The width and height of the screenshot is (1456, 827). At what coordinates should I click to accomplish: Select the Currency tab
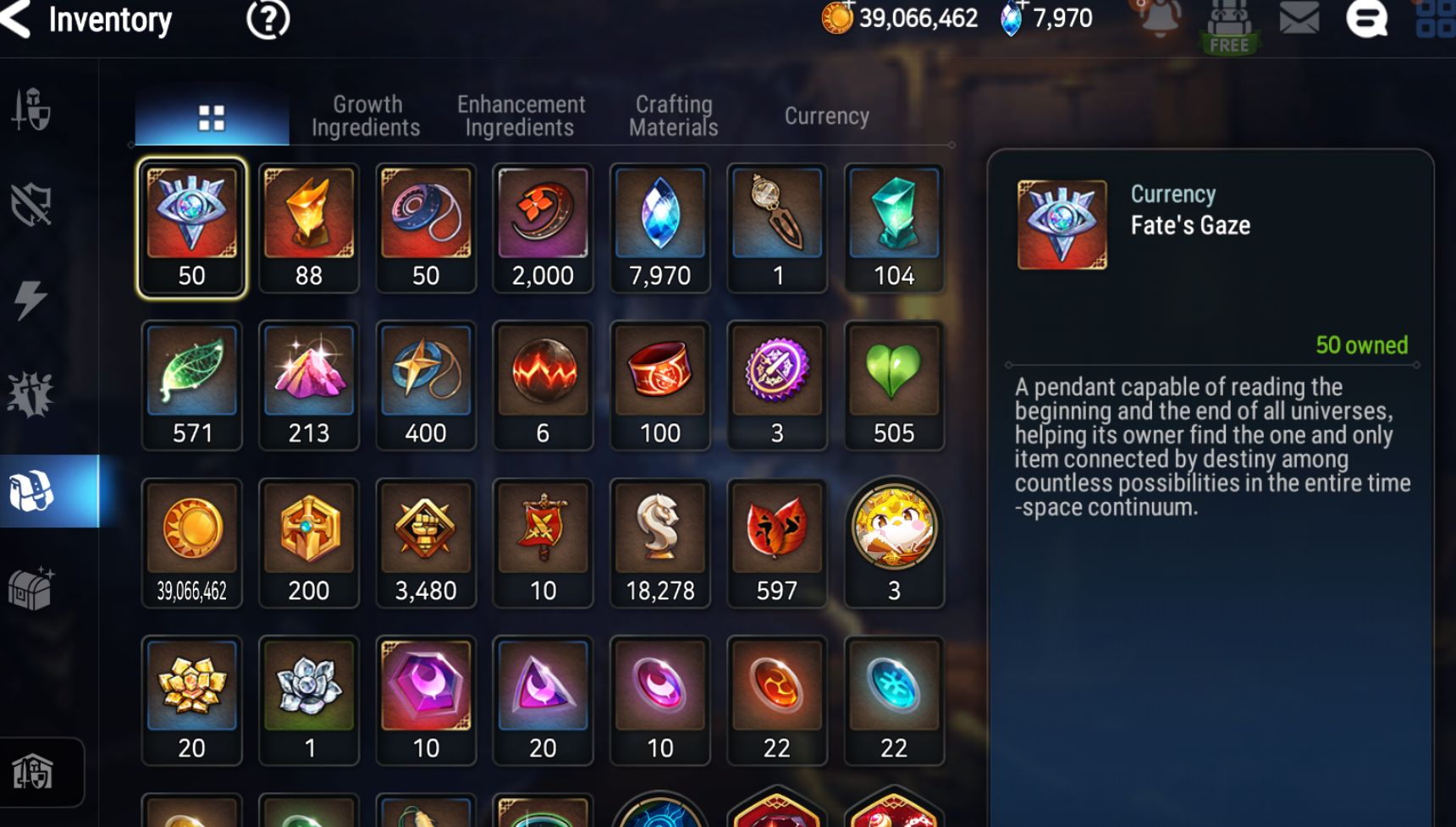(x=826, y=116)
